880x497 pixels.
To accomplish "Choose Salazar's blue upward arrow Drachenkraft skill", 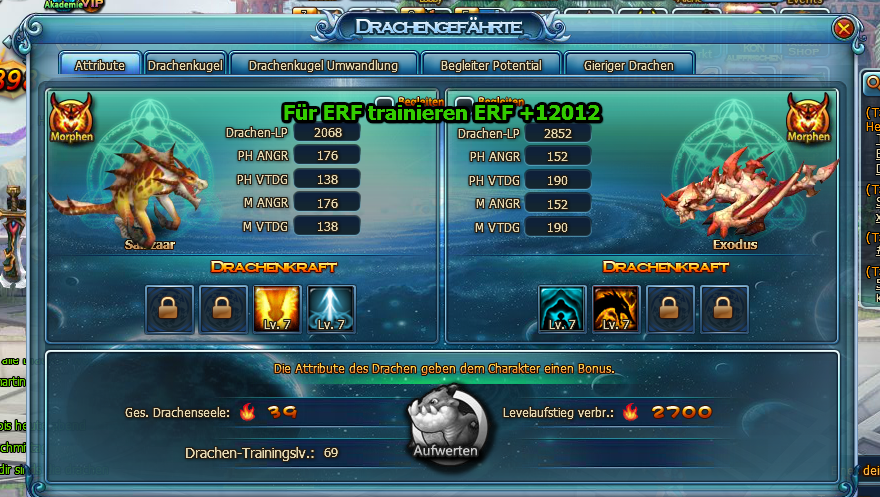I will [x=331, y=309].
